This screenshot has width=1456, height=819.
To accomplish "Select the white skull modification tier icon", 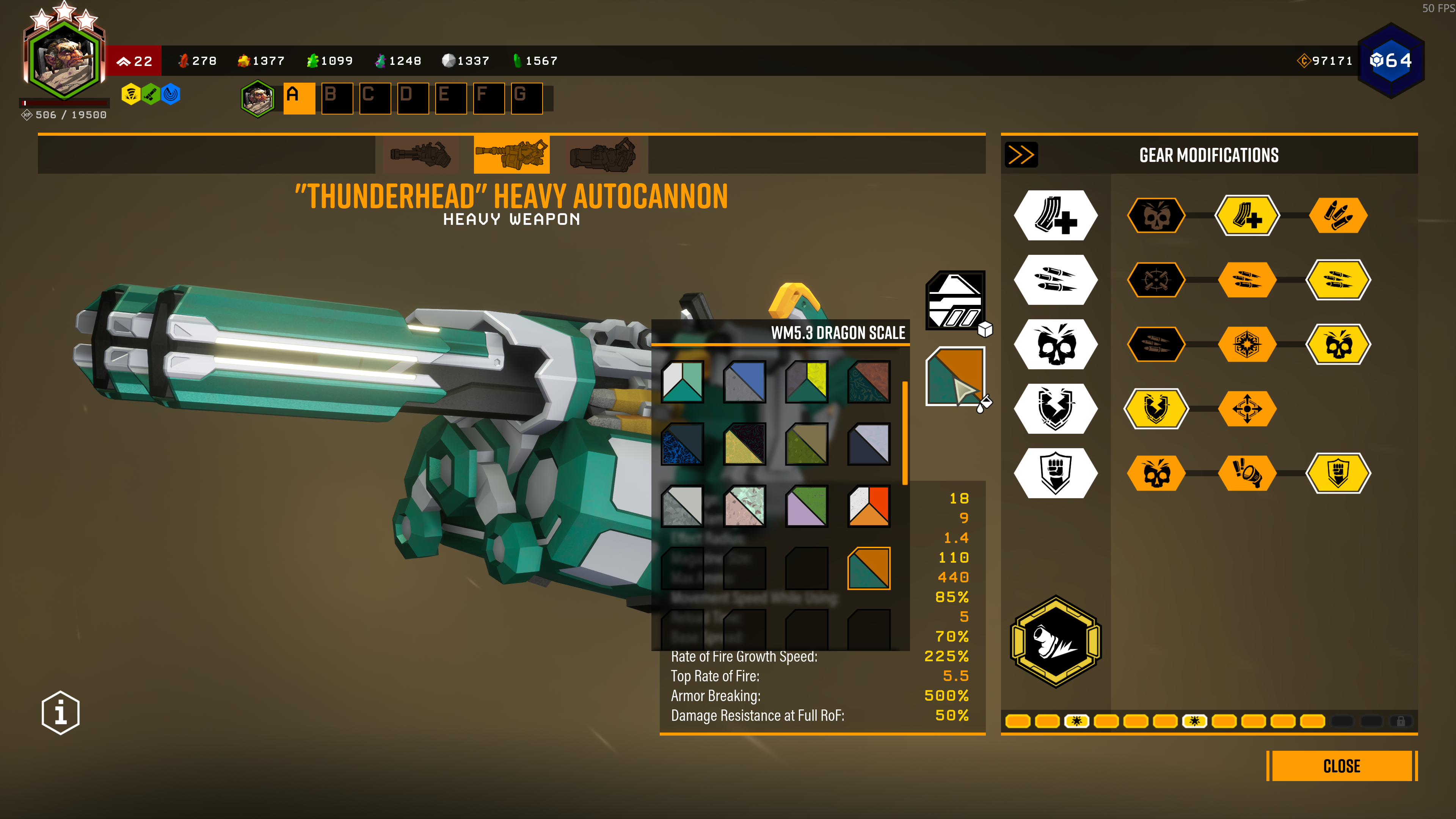I will (1055, 344).
